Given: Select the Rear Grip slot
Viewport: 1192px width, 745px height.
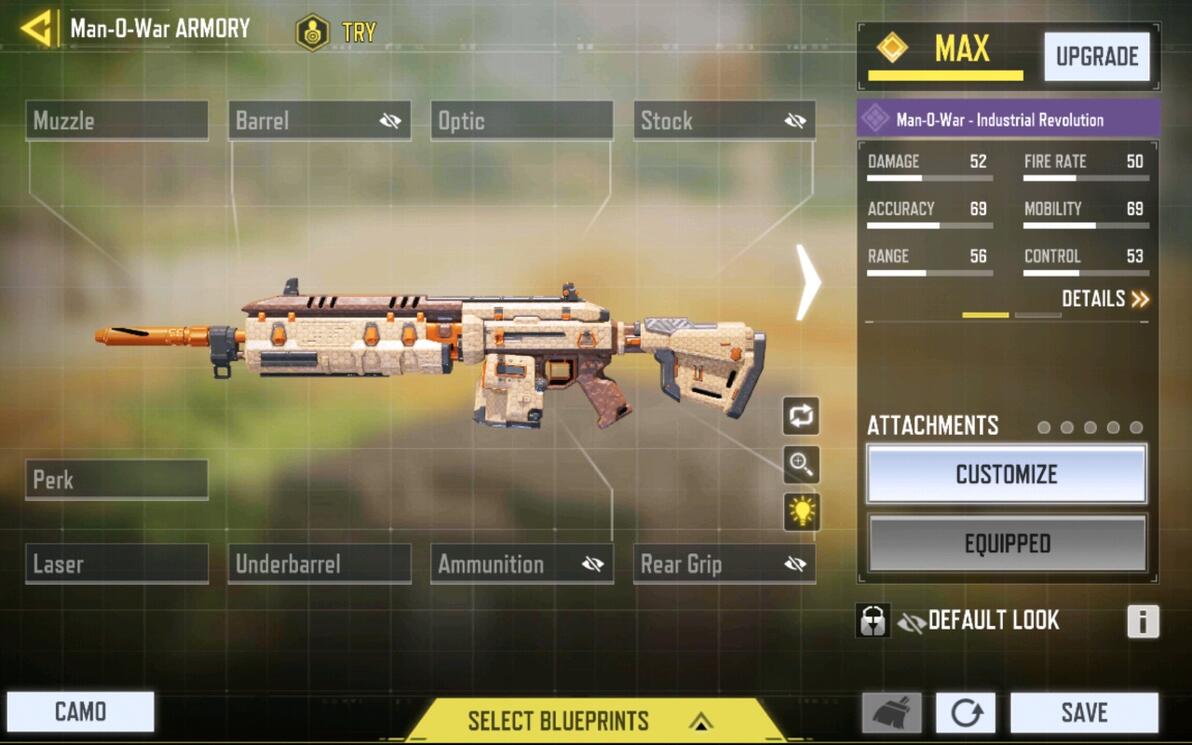Looking at the screenshot, I should click(724, 564).
